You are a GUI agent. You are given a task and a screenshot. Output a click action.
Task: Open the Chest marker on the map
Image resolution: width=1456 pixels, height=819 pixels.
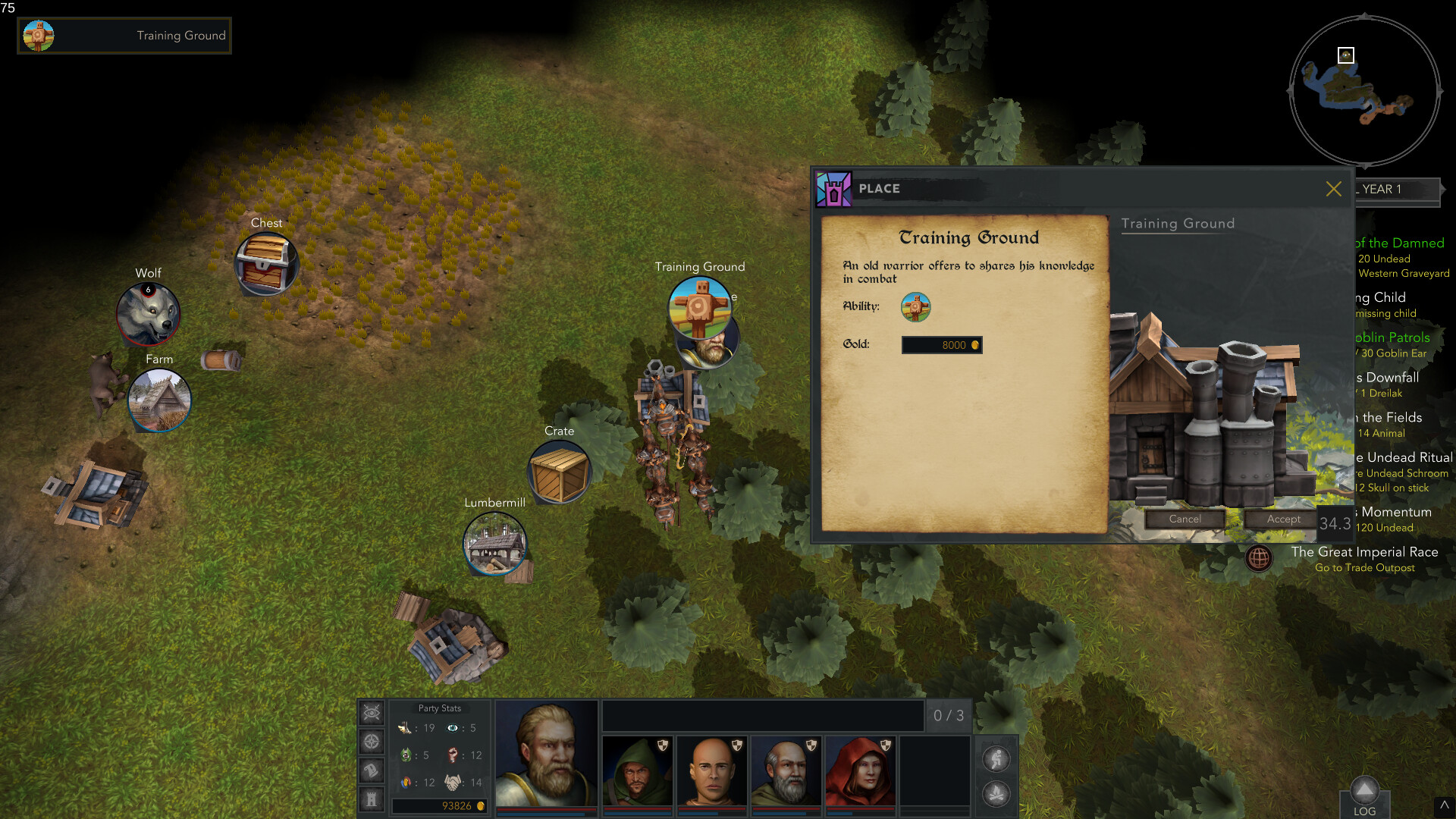pos(266,265)
